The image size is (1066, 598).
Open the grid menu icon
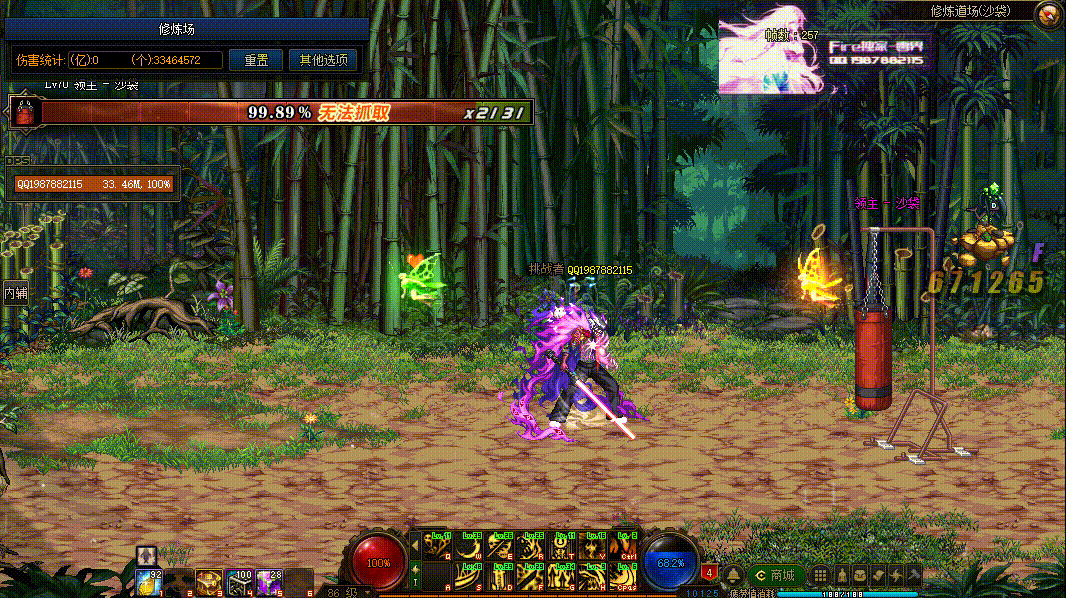pos(820,576)
